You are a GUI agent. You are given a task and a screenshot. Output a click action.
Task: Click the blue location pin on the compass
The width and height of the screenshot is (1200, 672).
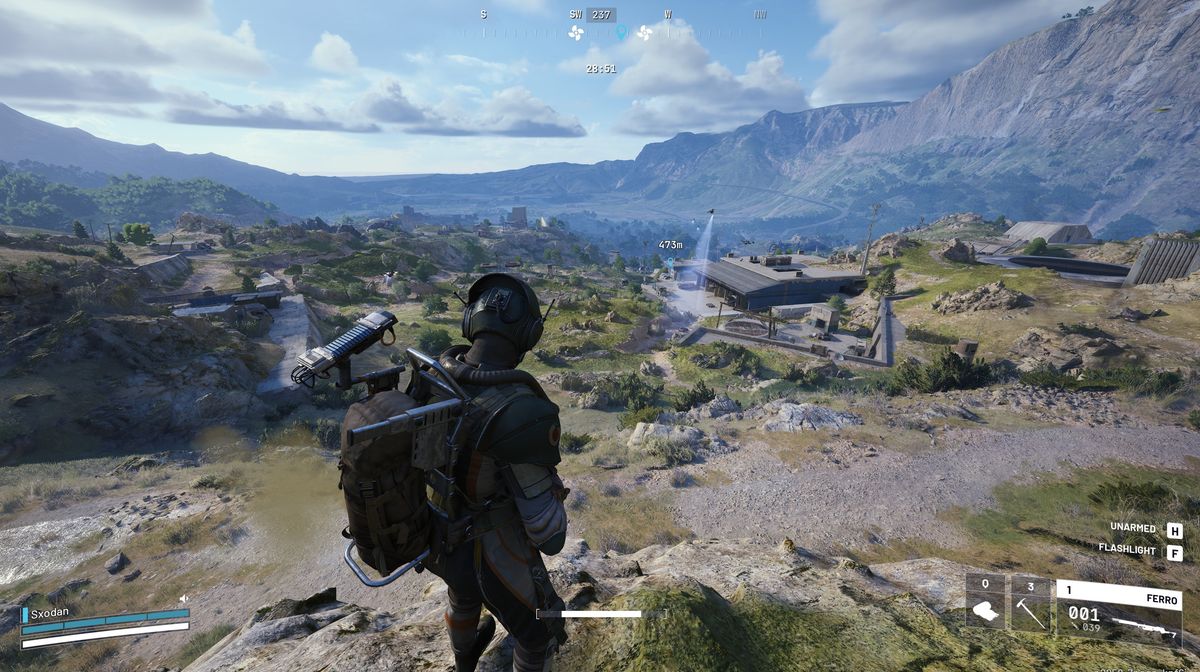[x=621, y=32]
